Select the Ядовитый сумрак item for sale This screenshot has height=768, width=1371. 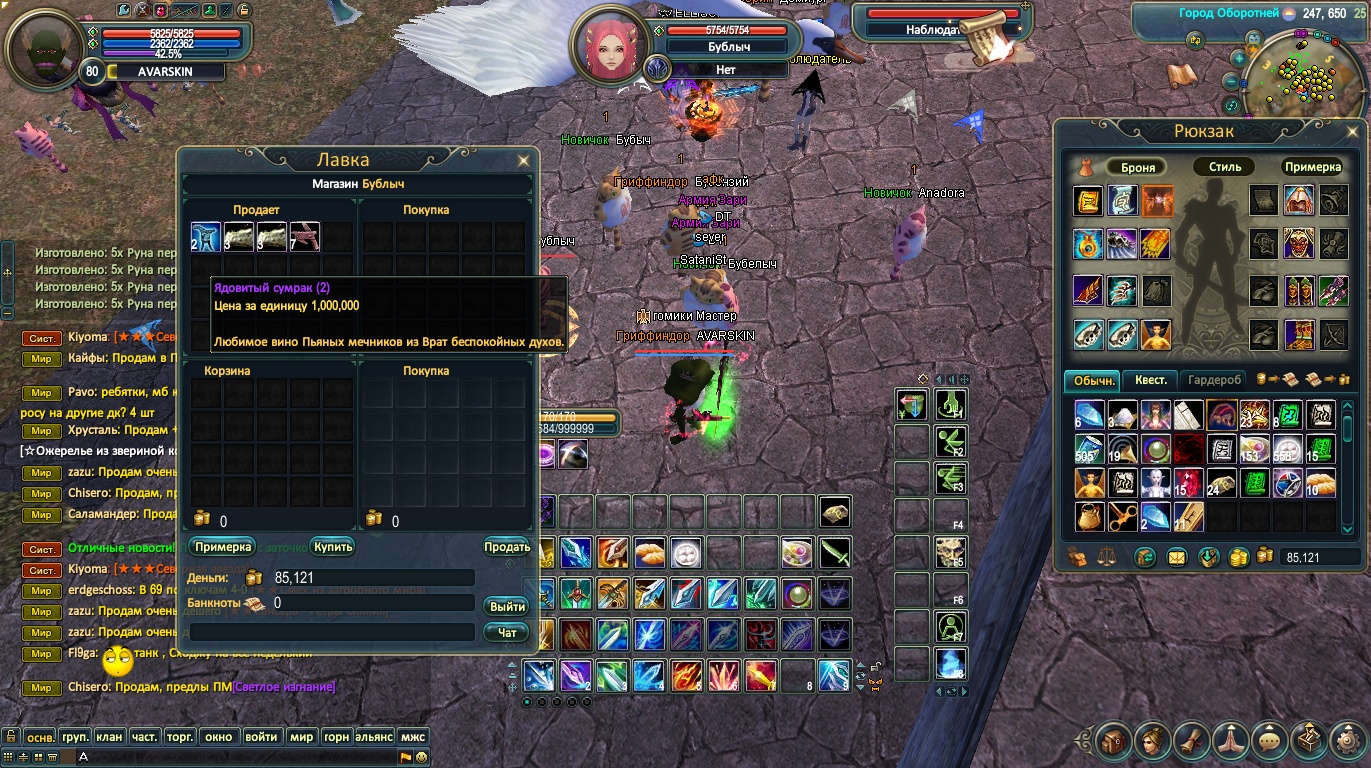pos(205,237)
